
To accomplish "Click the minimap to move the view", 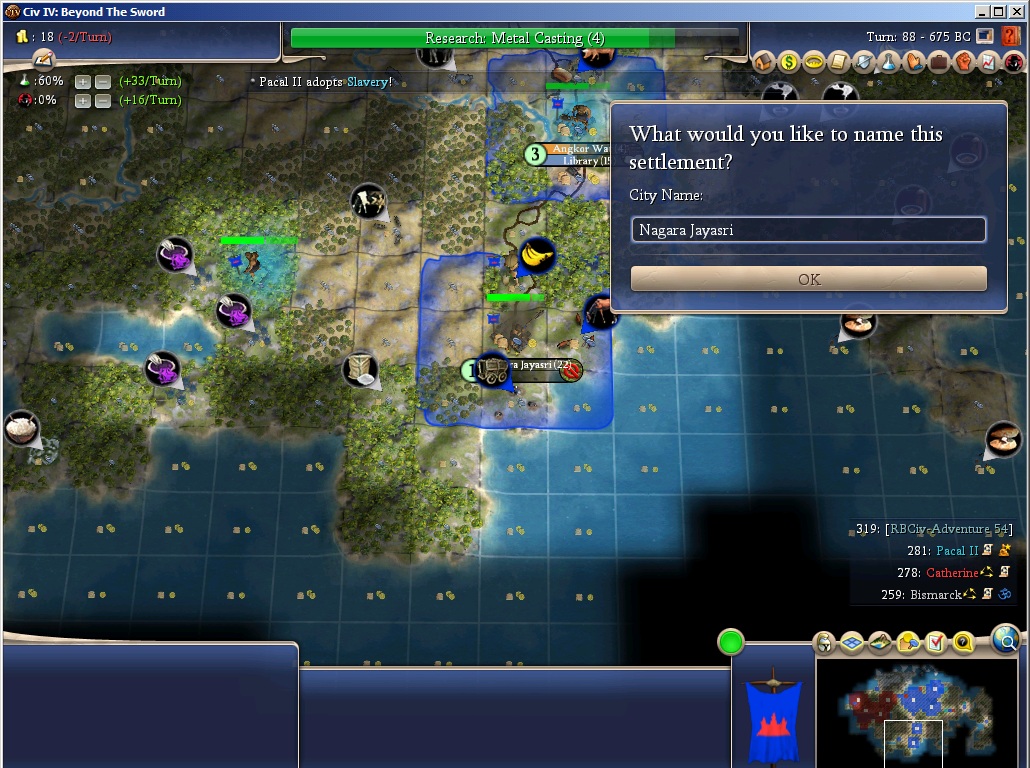I will click(918, 710).
